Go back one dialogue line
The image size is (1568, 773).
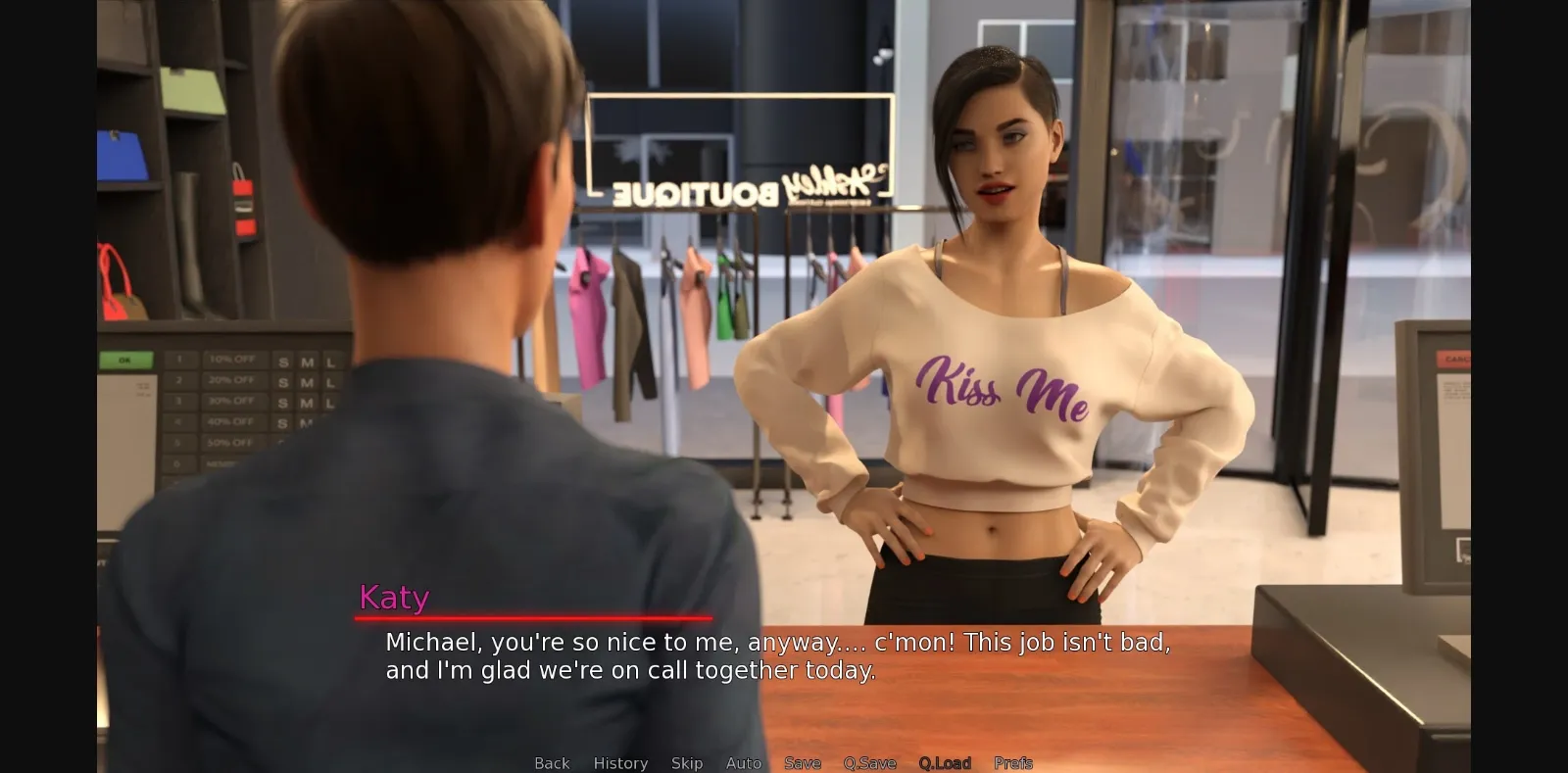point(552,762)
